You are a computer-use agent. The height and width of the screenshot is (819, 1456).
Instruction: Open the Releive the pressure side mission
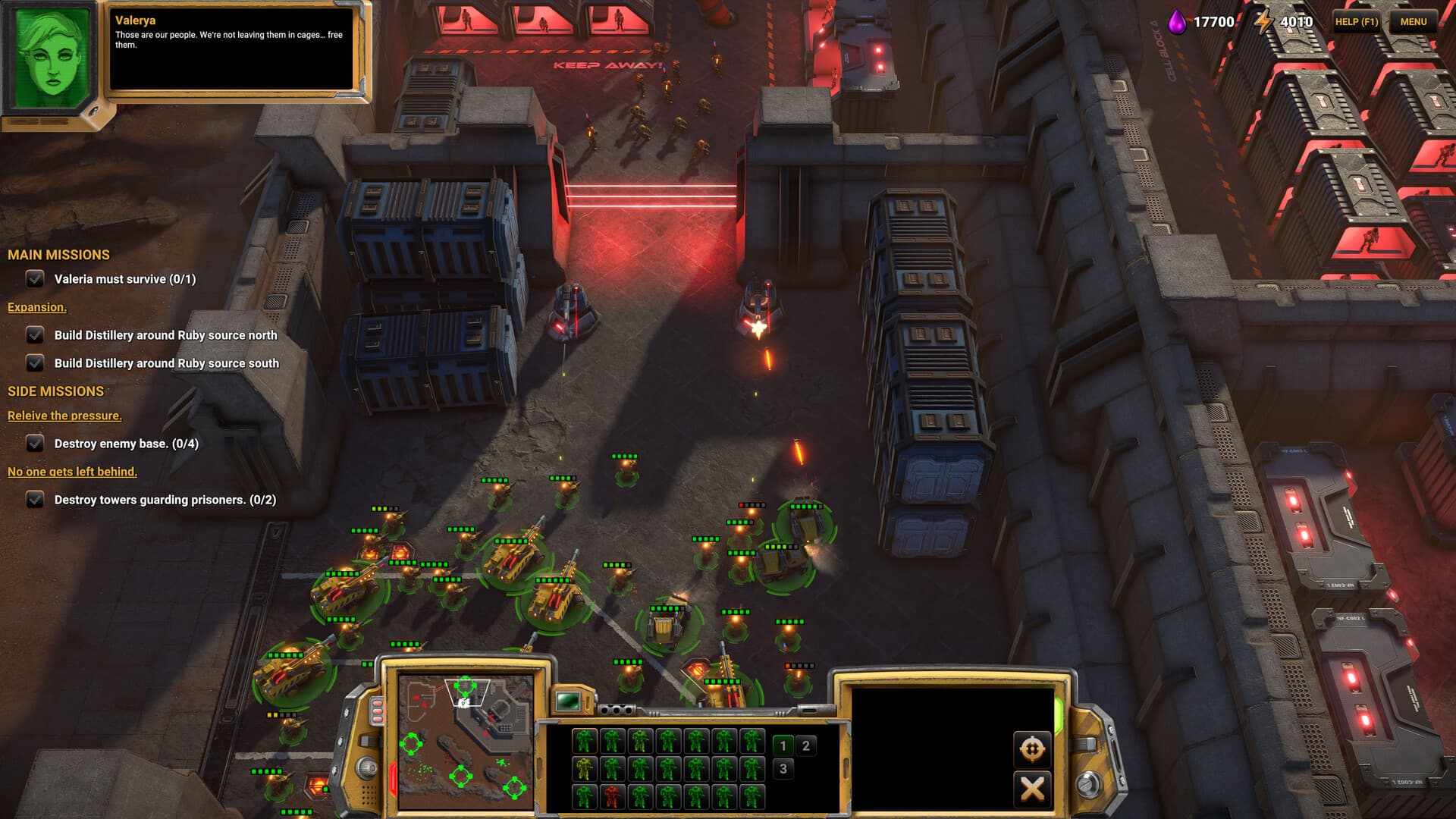(x=64, y=416)
